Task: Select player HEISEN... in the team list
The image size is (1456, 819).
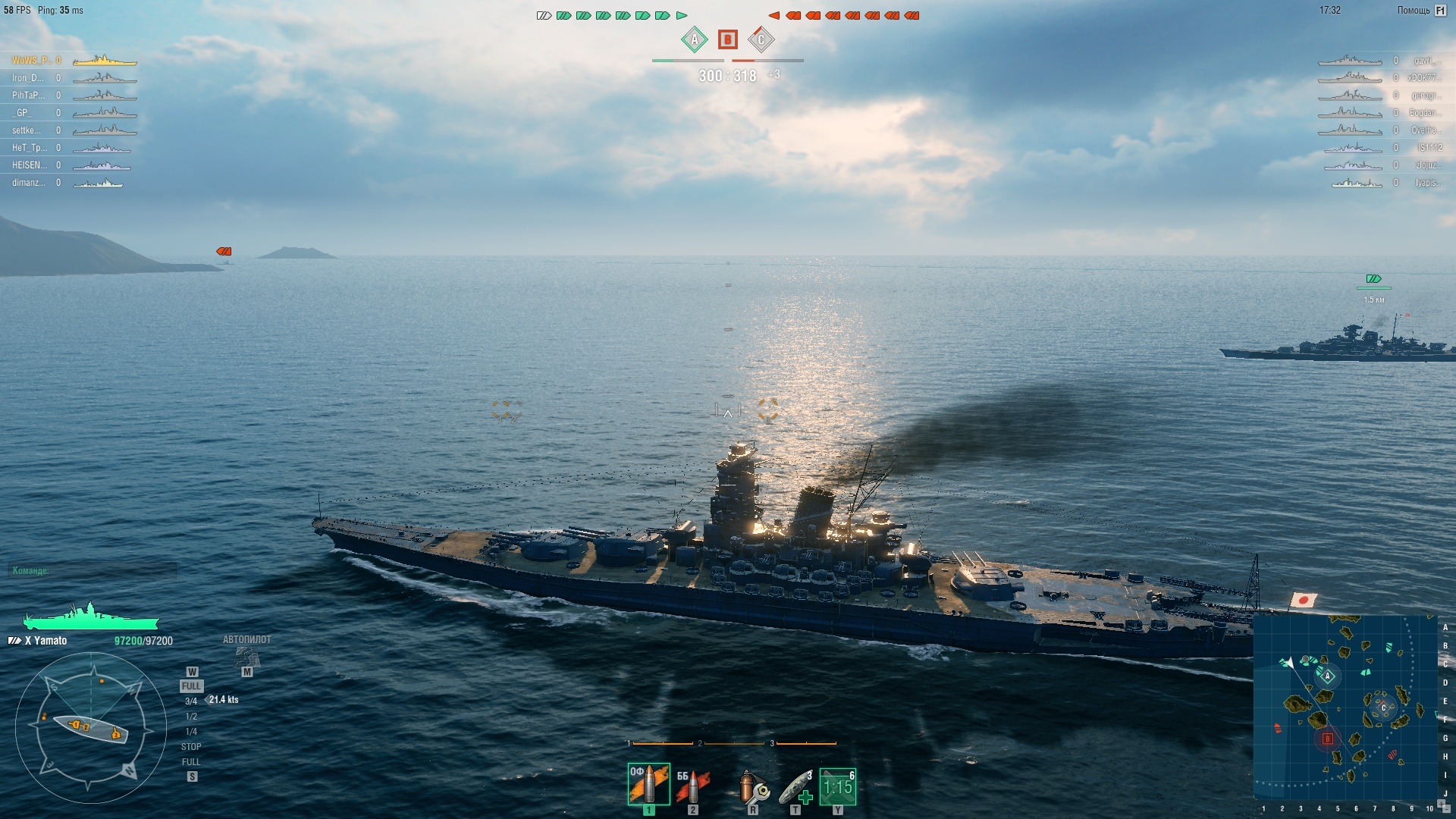Action: point(29,165)
